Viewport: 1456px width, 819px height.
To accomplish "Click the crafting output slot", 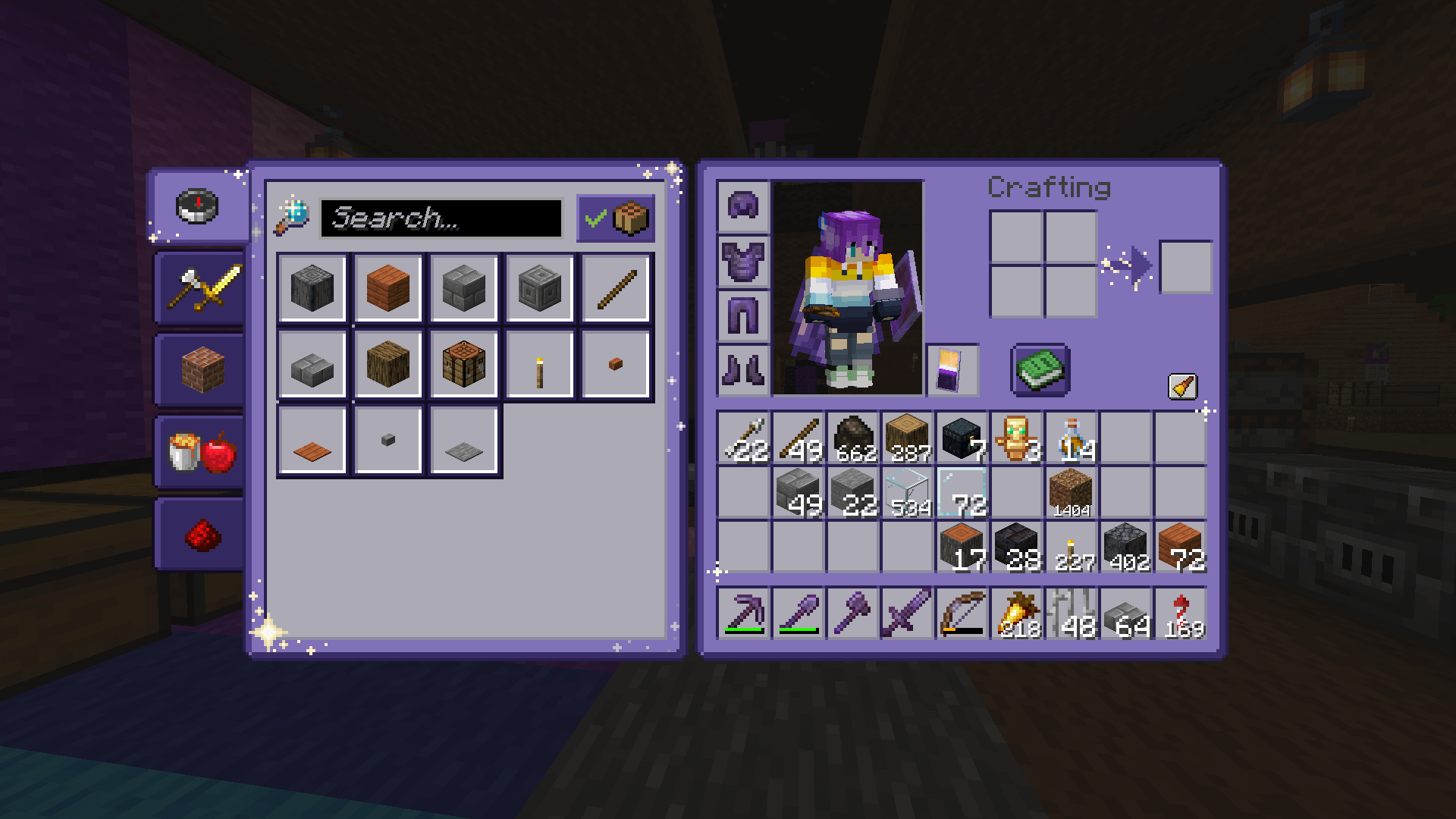I will click(x=1185, y=268).
